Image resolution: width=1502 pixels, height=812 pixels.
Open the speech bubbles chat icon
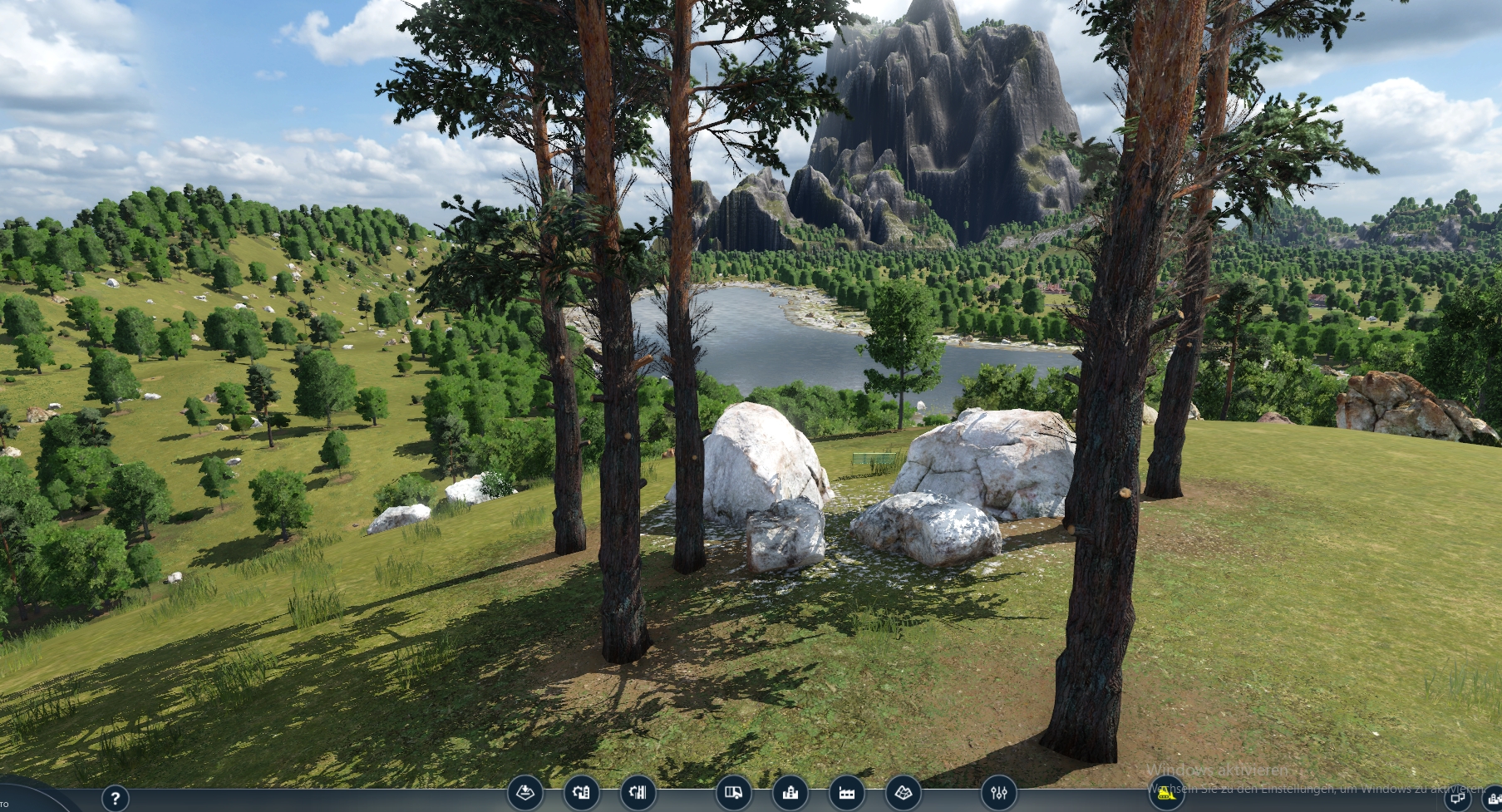[1456, 800]
